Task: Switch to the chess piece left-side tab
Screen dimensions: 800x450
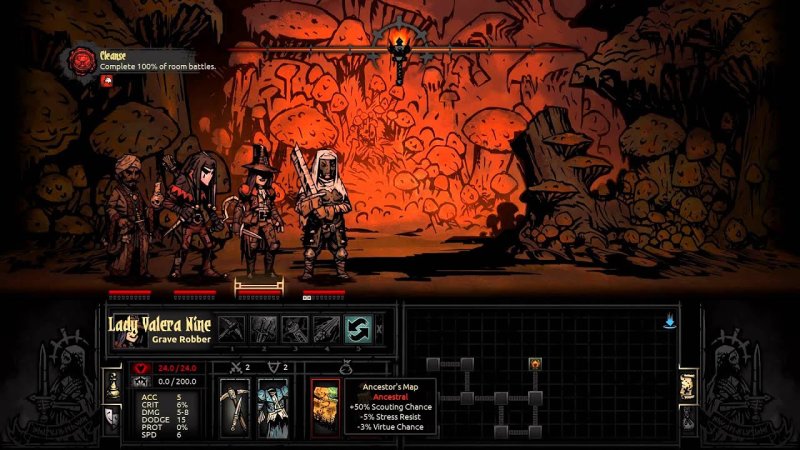Action: (112, 382)
